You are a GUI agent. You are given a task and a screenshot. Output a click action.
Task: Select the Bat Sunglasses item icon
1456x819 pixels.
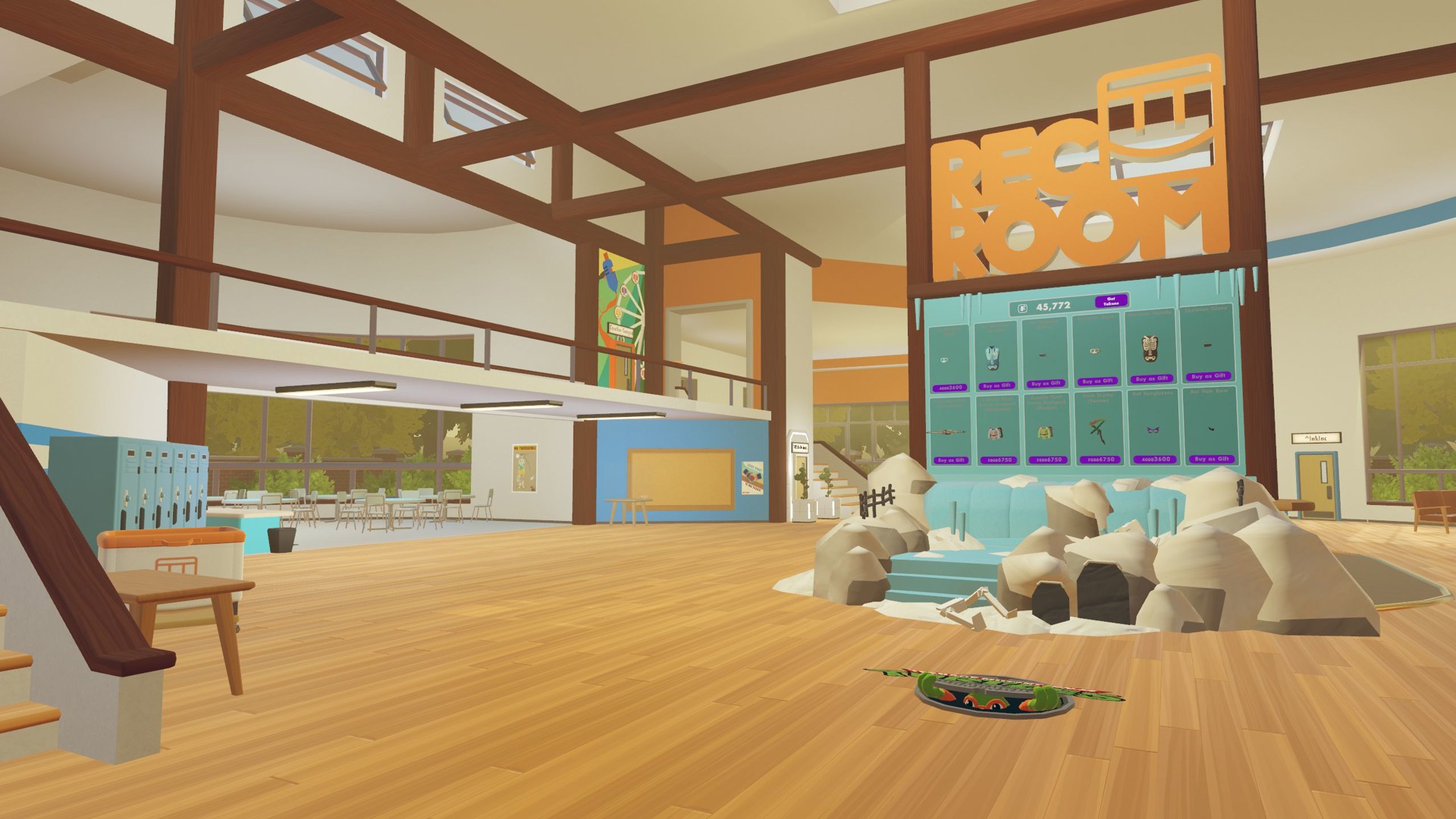[x=1152, y=431]
